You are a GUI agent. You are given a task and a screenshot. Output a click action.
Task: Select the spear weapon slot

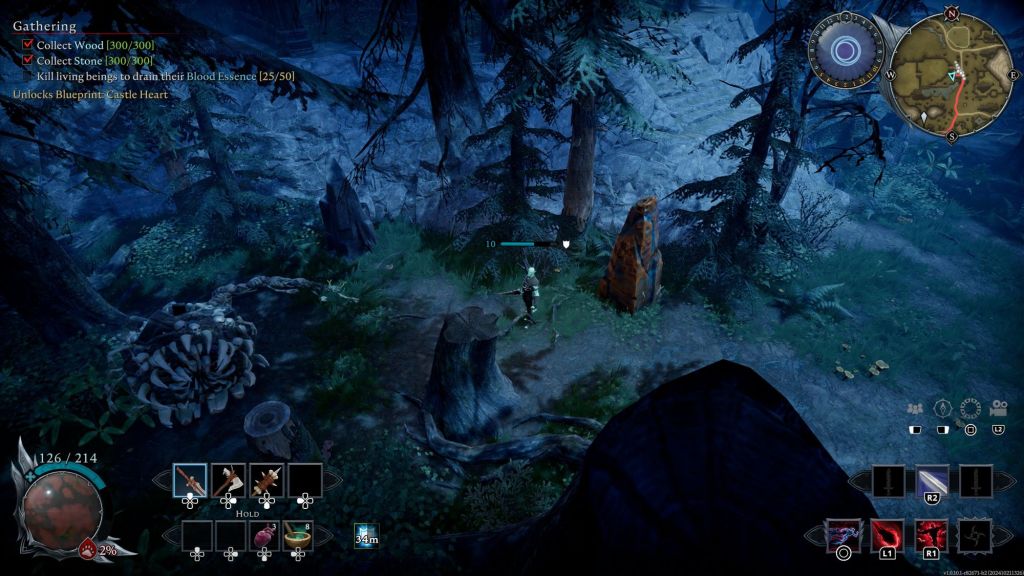click(x=190, y=480)
